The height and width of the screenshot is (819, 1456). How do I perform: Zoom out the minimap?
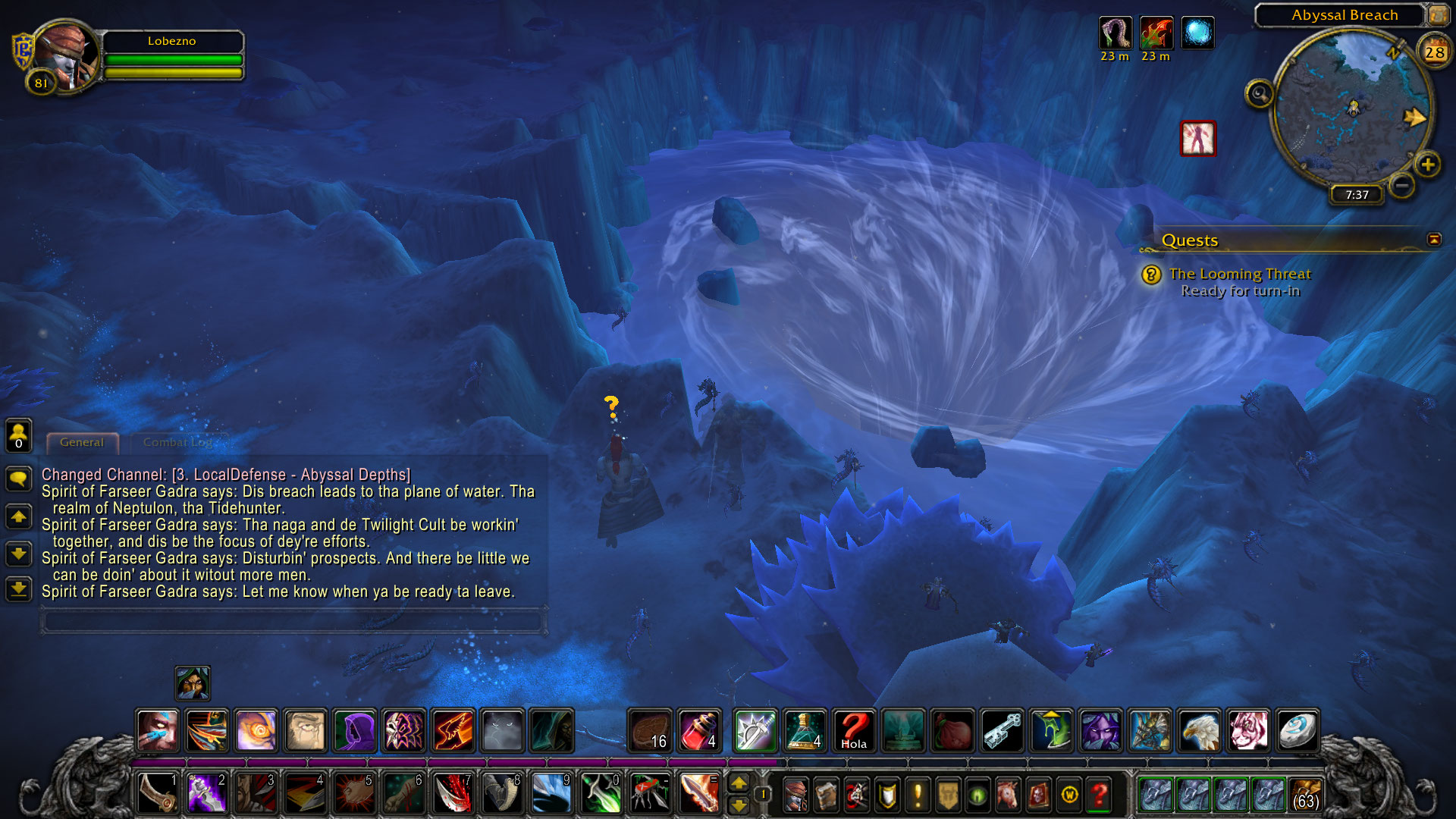[1402, 185]
